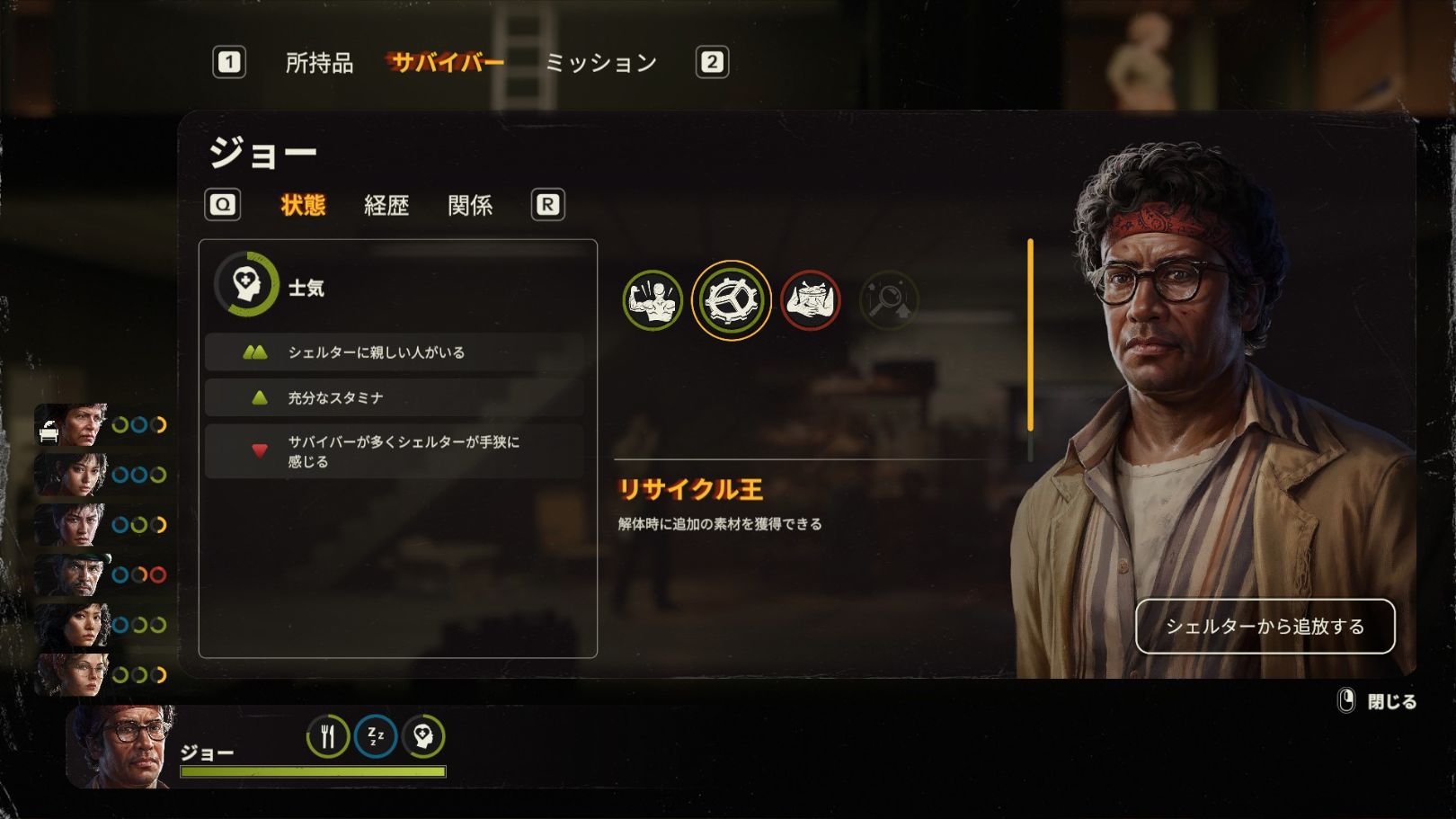Click the 充分なスタミナ morale entry

point(394,397)
